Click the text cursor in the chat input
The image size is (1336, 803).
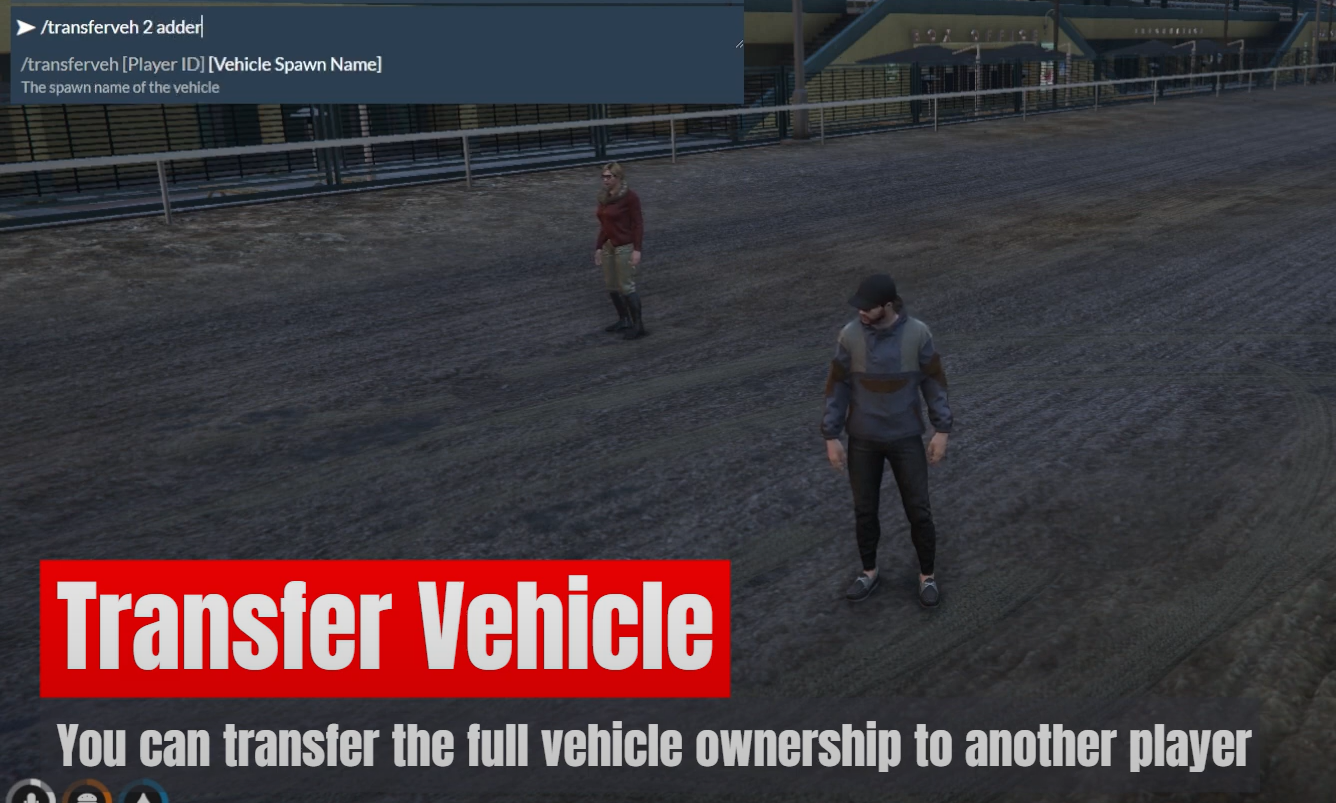(x=203, y=26)
